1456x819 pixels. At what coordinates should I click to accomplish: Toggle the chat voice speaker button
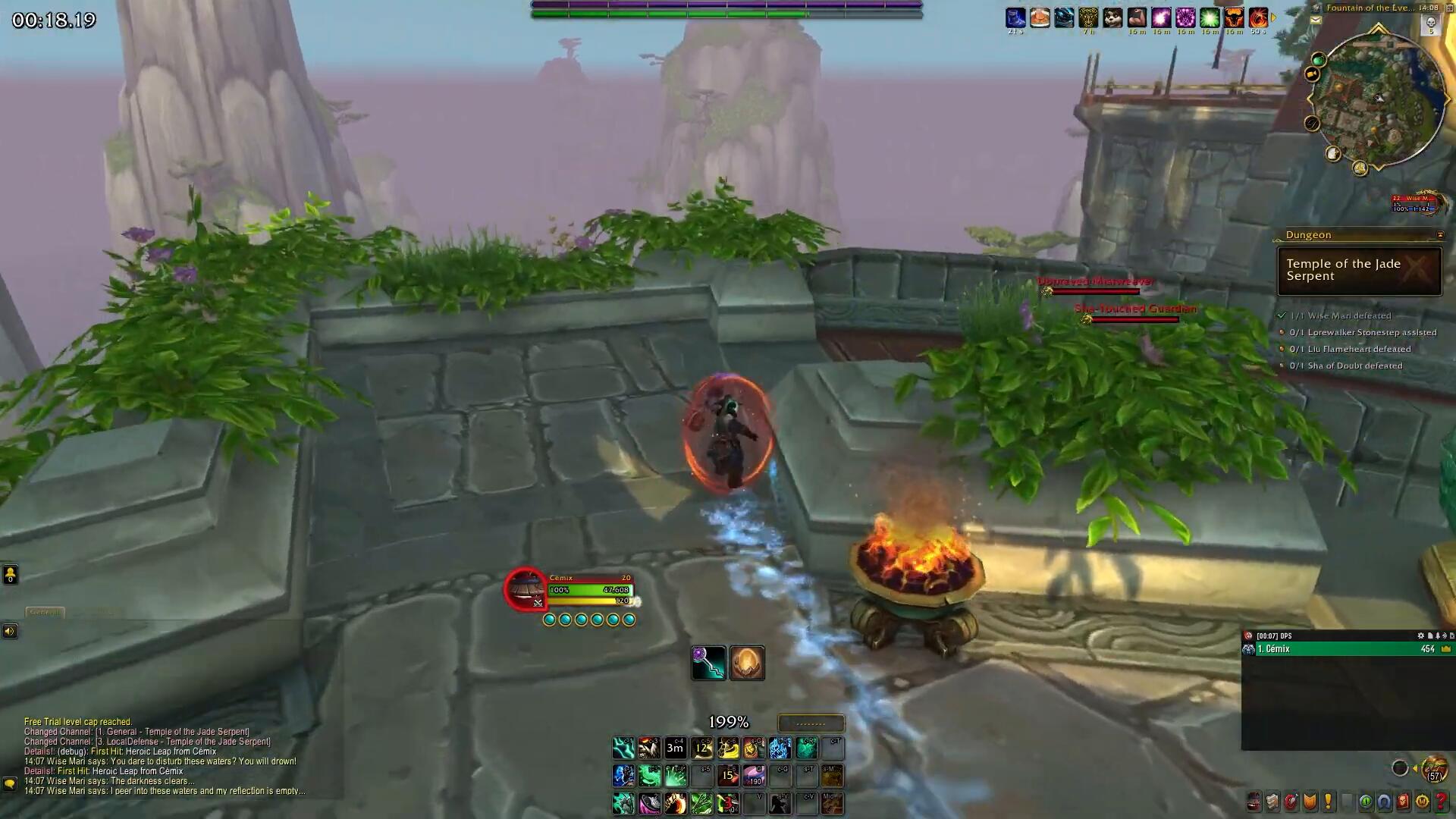[10, 631]
